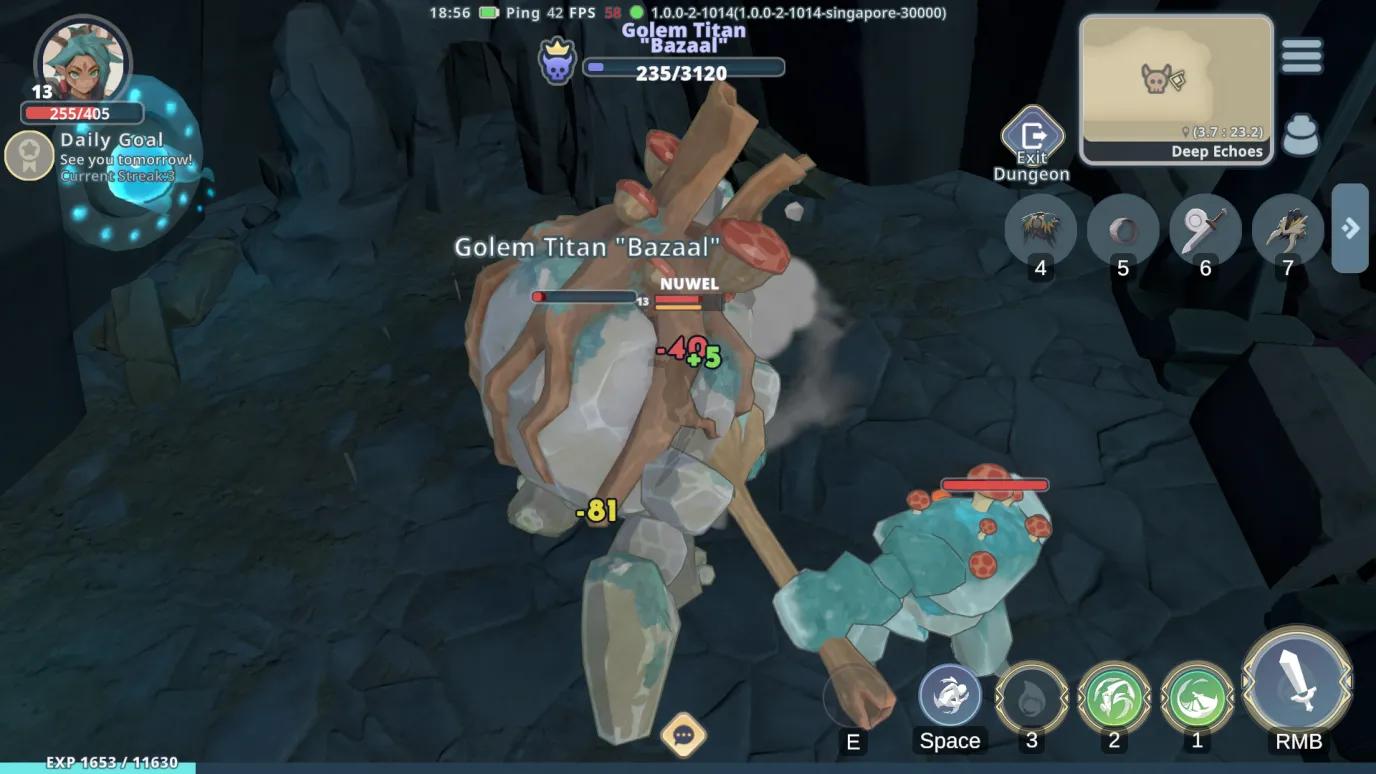
Task: Use the claw item in slot 7
Action: 1287,230
